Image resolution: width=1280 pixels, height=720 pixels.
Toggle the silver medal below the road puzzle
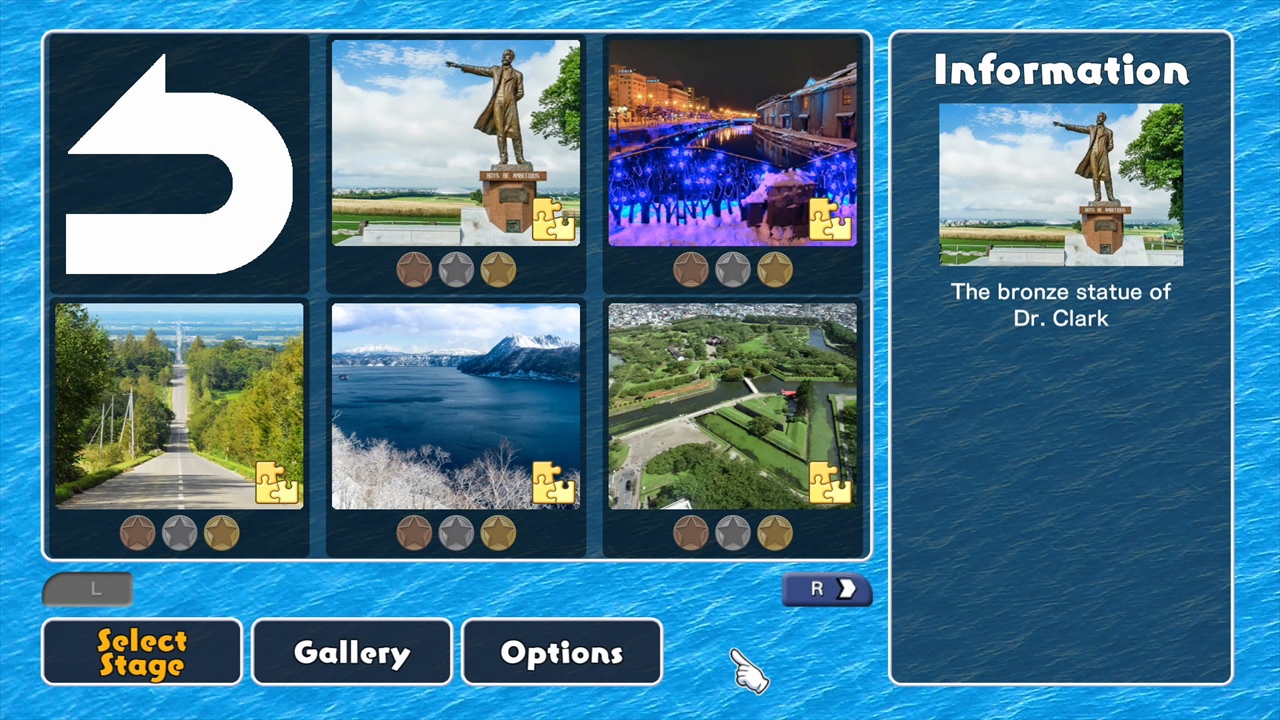coord(178,532)
